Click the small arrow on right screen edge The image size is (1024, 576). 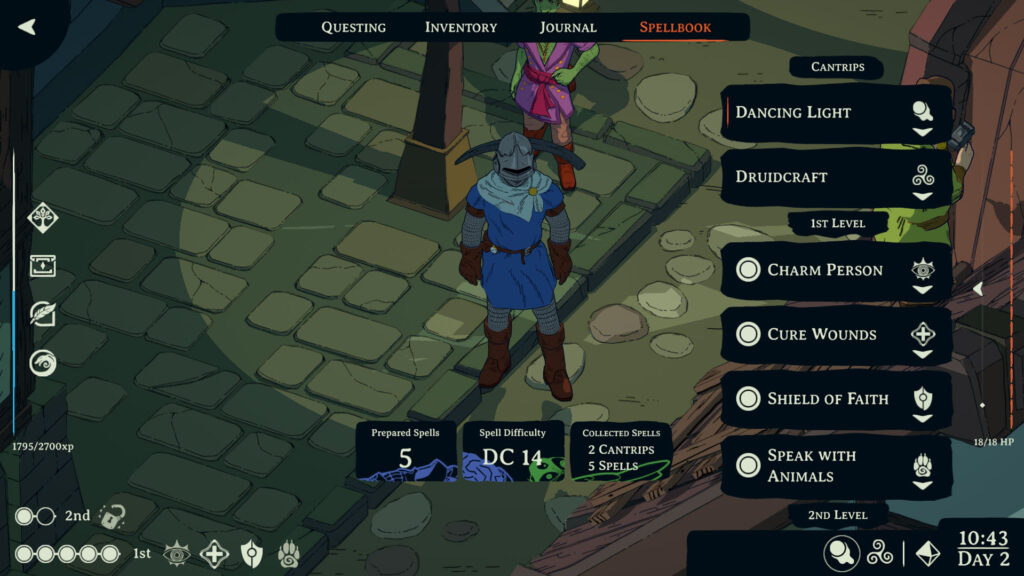click(978, 289)
